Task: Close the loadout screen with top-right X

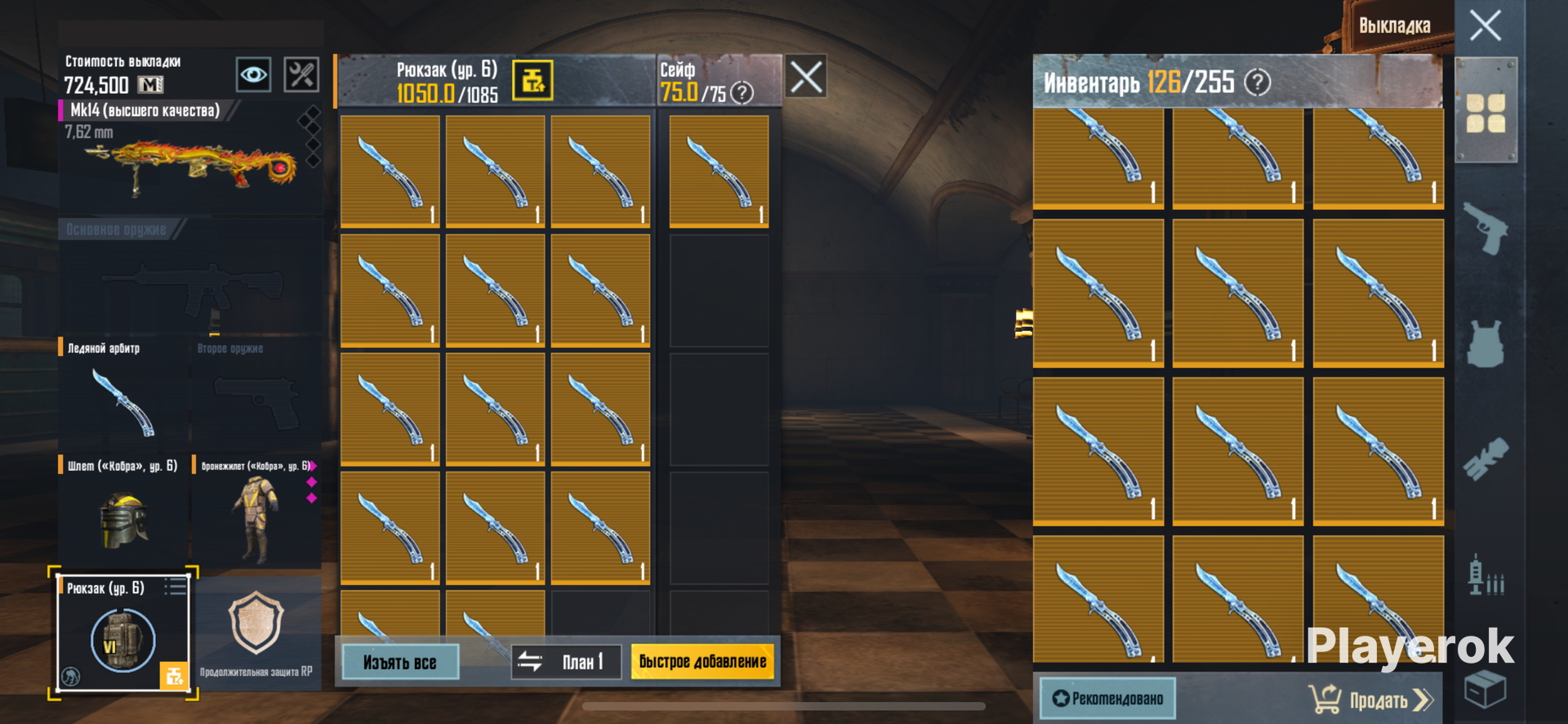Action: tap(1485, 25)
